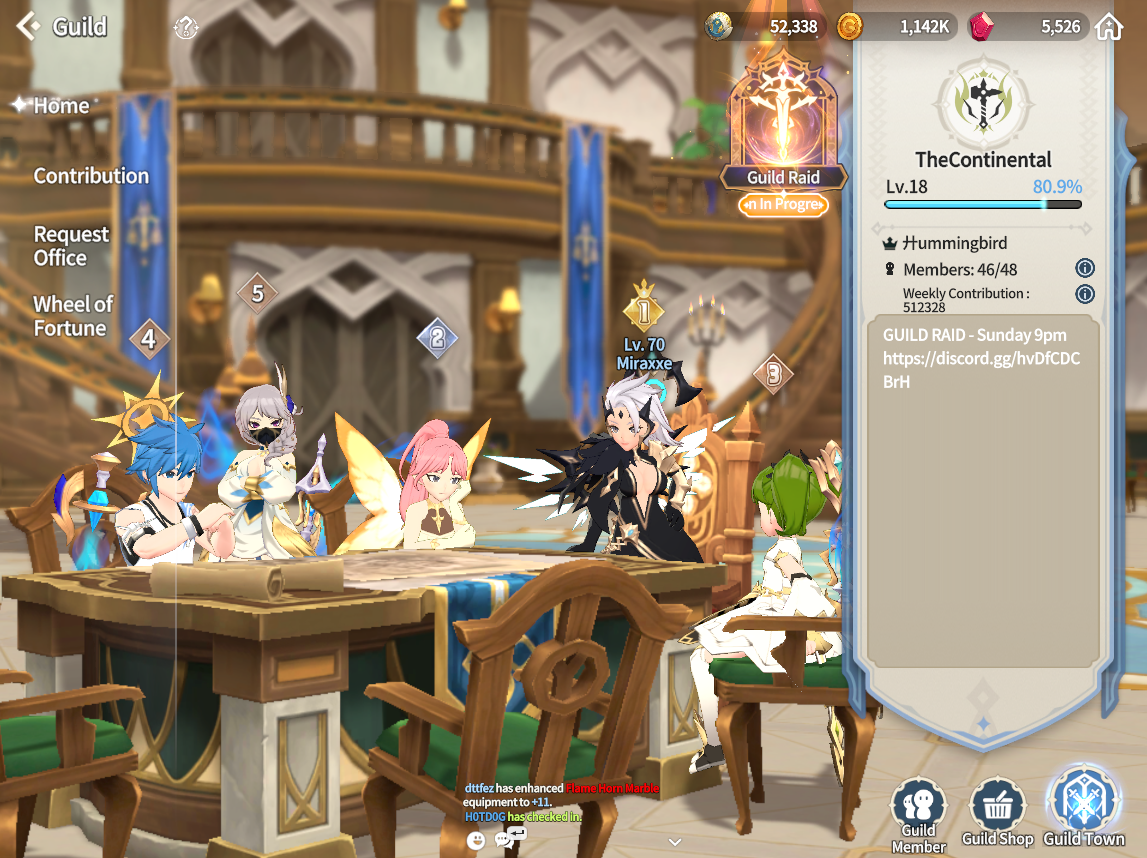Return to the main home screen
The image size is (1147, 858).
(x=1108, y=27)
